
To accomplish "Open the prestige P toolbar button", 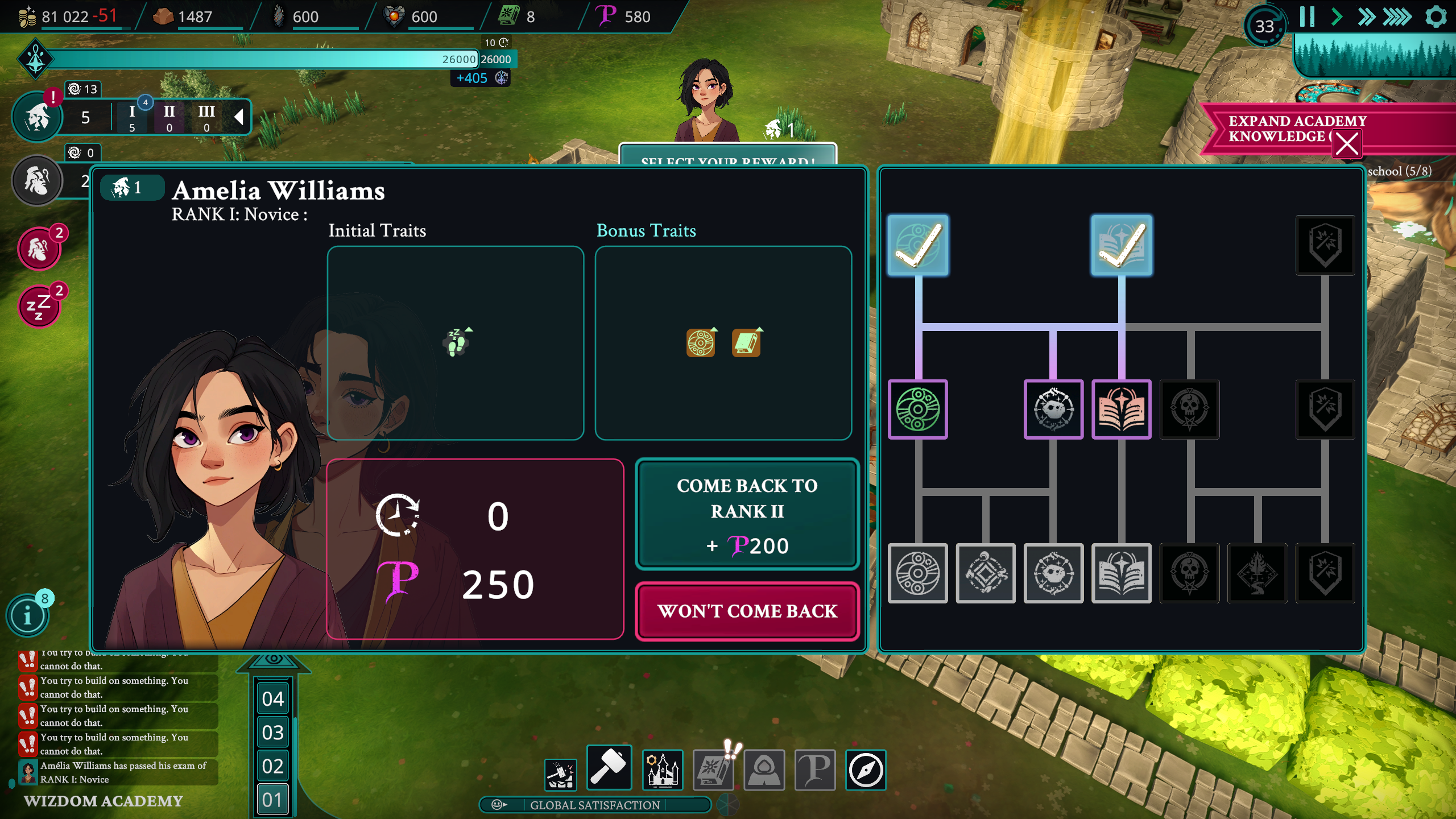I will tap(814, 770).
